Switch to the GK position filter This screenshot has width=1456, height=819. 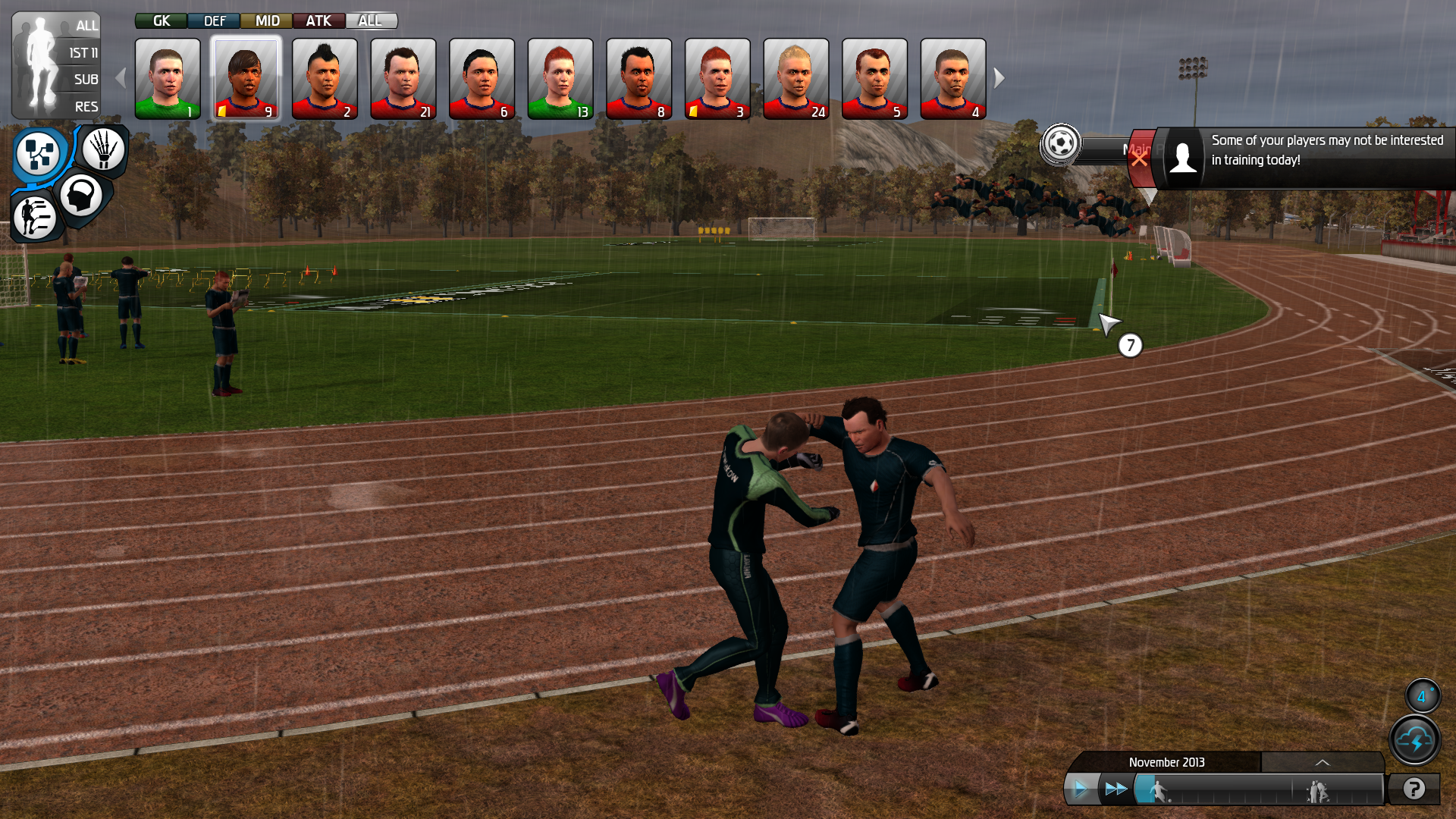[x=161, y=20]
